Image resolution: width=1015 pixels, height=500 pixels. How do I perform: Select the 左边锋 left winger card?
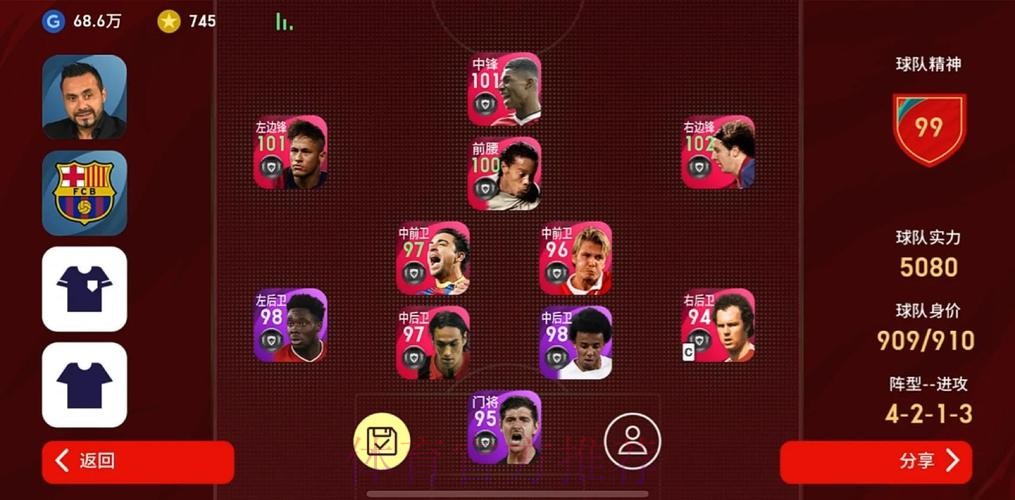290,152
